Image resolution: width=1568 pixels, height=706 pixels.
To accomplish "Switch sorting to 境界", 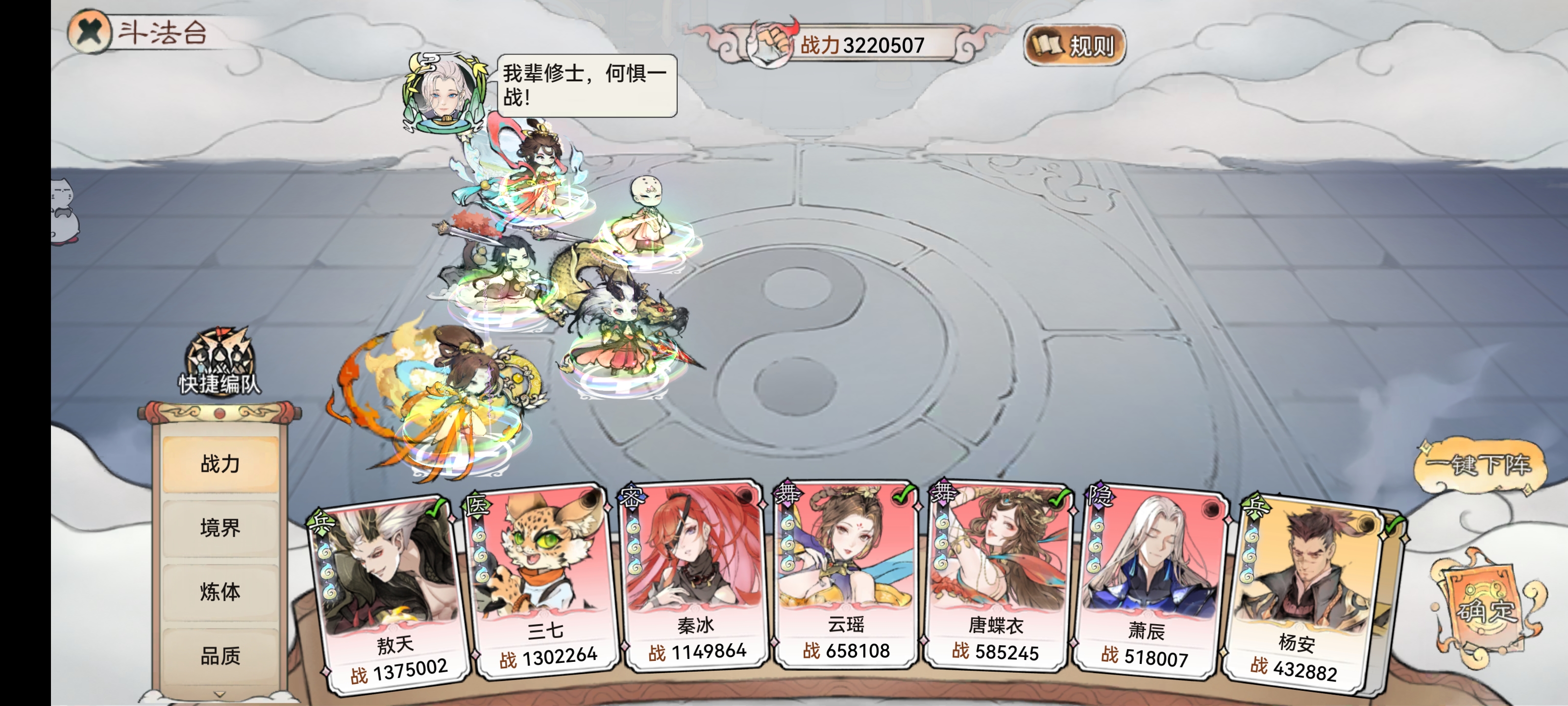I will pos(221,529).
